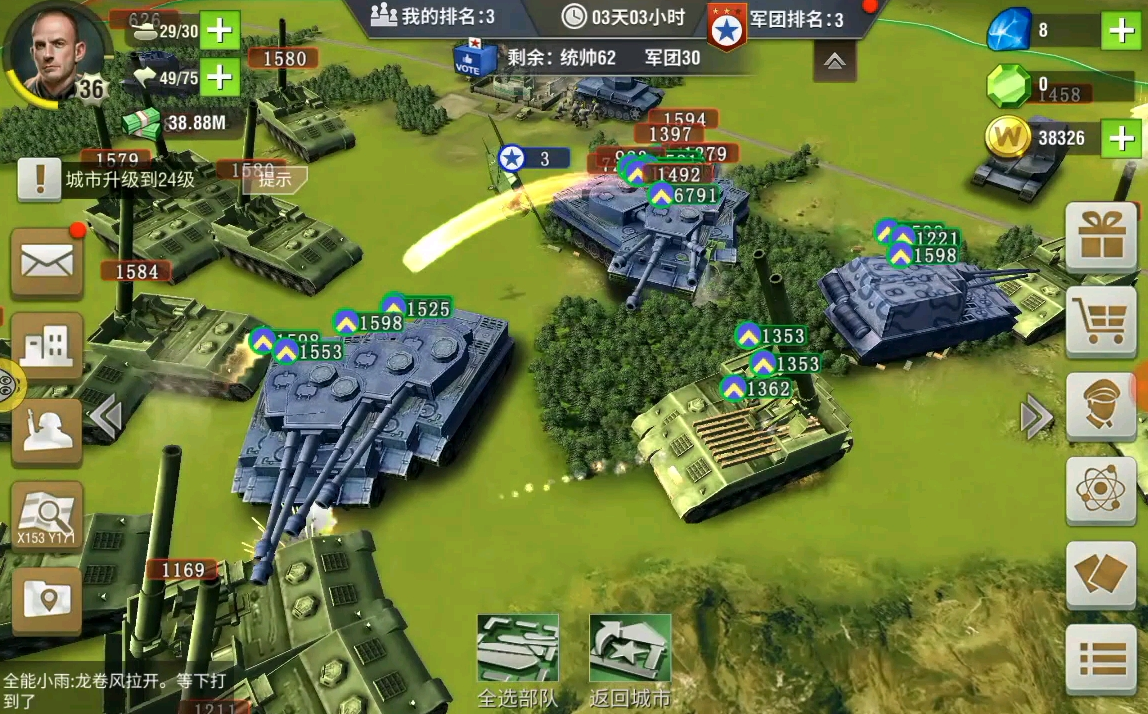Open the list menu button
Screen dimensions: 1148x714
1100,659
